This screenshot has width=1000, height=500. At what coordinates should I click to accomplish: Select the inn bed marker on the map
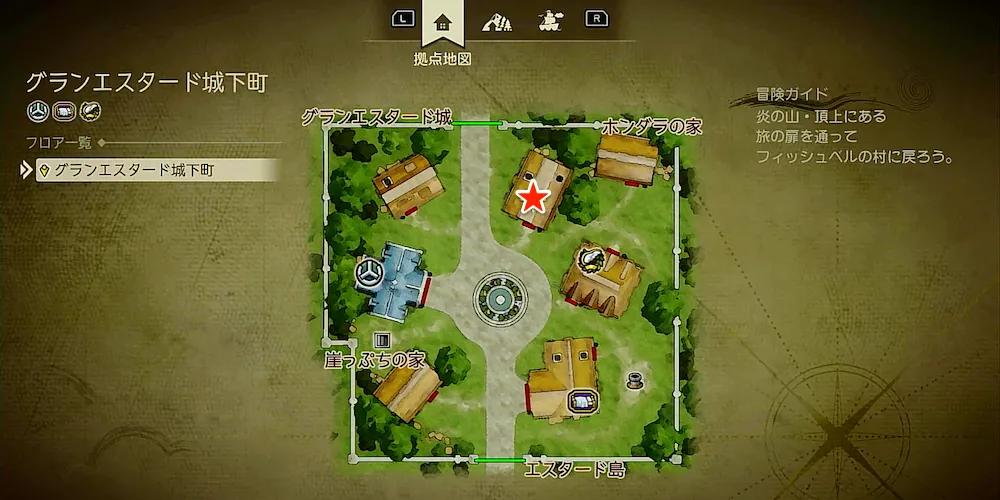(x=581, y=401)
